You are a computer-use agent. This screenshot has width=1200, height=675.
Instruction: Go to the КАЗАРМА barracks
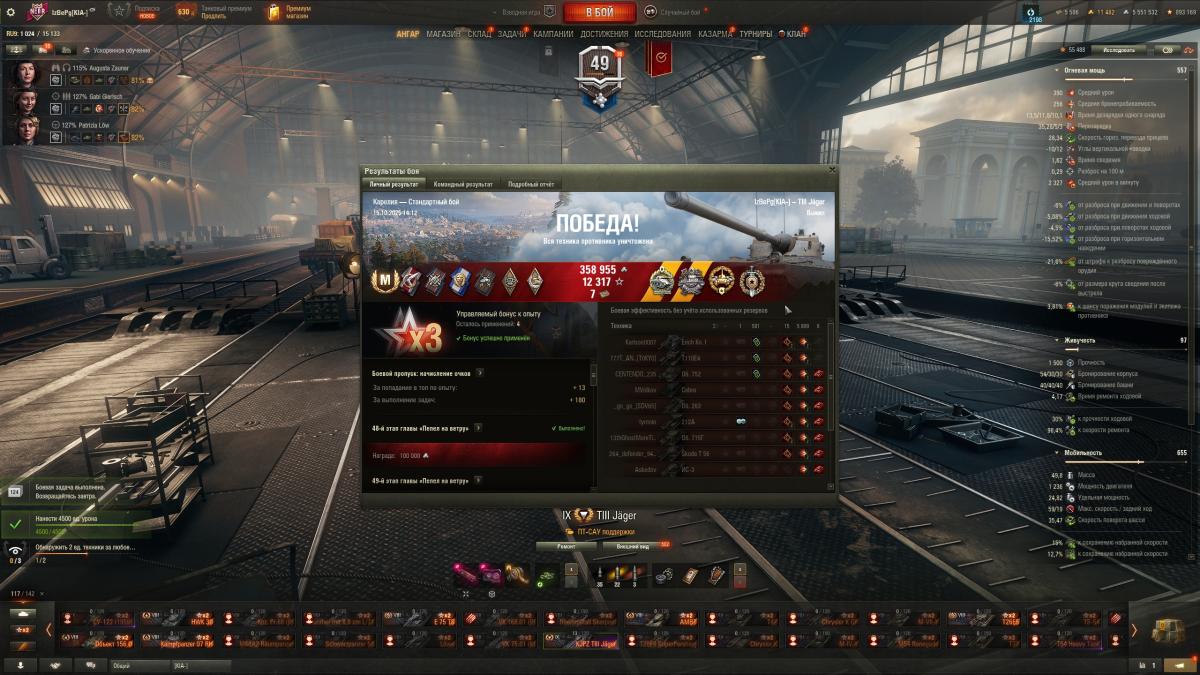(x=715, y=34)
